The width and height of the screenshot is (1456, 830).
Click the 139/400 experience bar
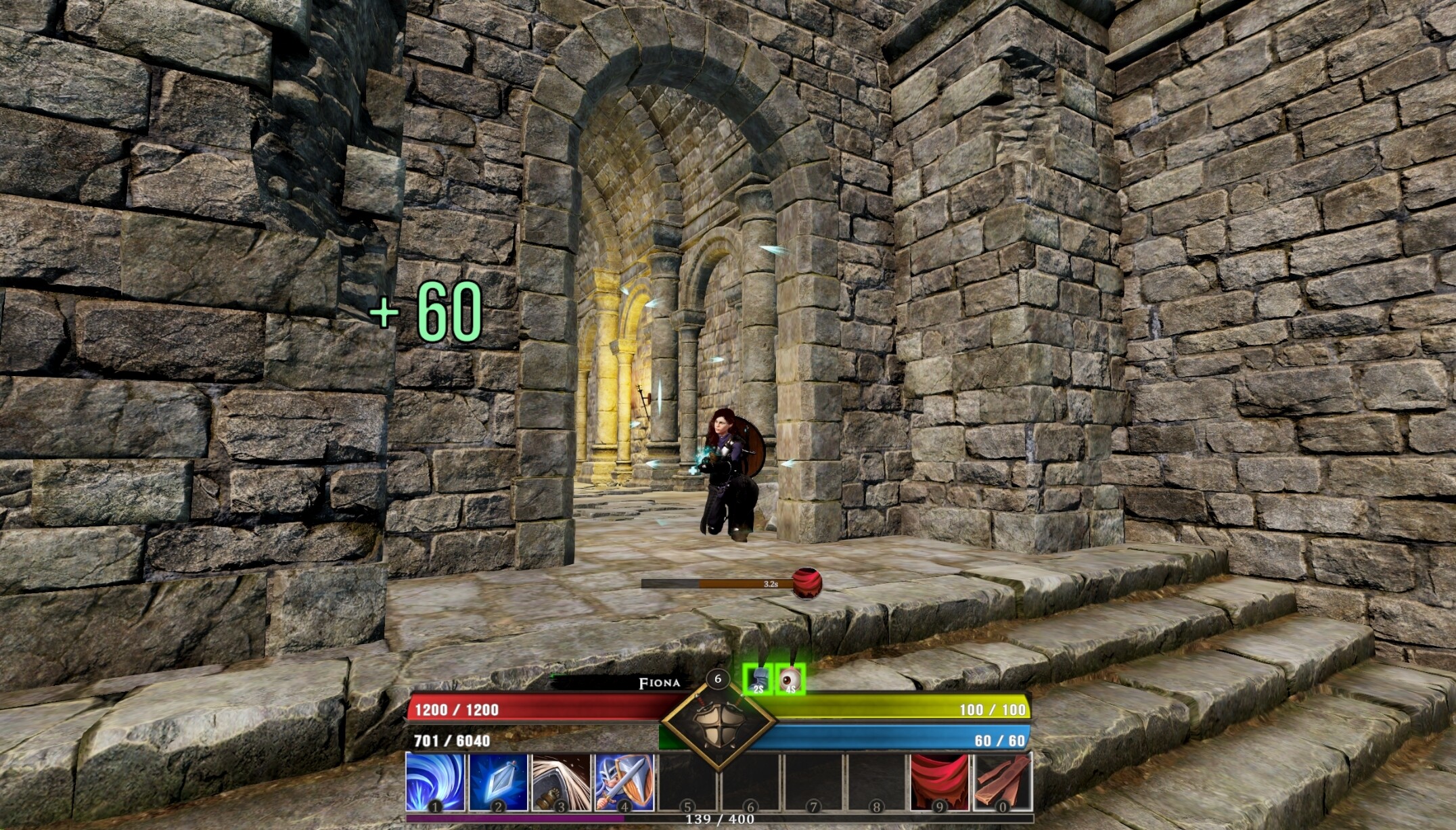[717, 820]
